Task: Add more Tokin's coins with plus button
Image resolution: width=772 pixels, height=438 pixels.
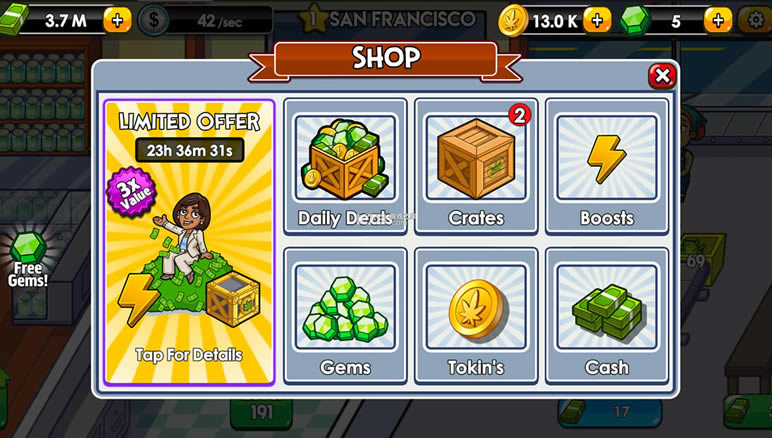Action: pos(597,20)
